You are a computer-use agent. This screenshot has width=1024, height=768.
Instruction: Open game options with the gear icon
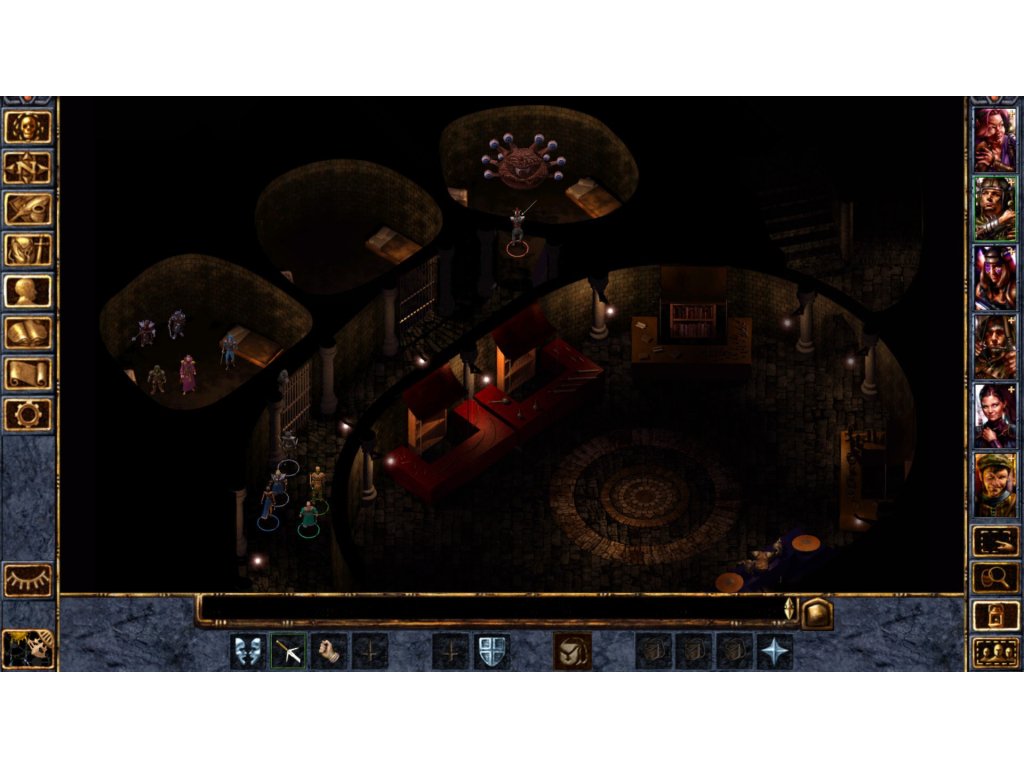pos(28,414)
